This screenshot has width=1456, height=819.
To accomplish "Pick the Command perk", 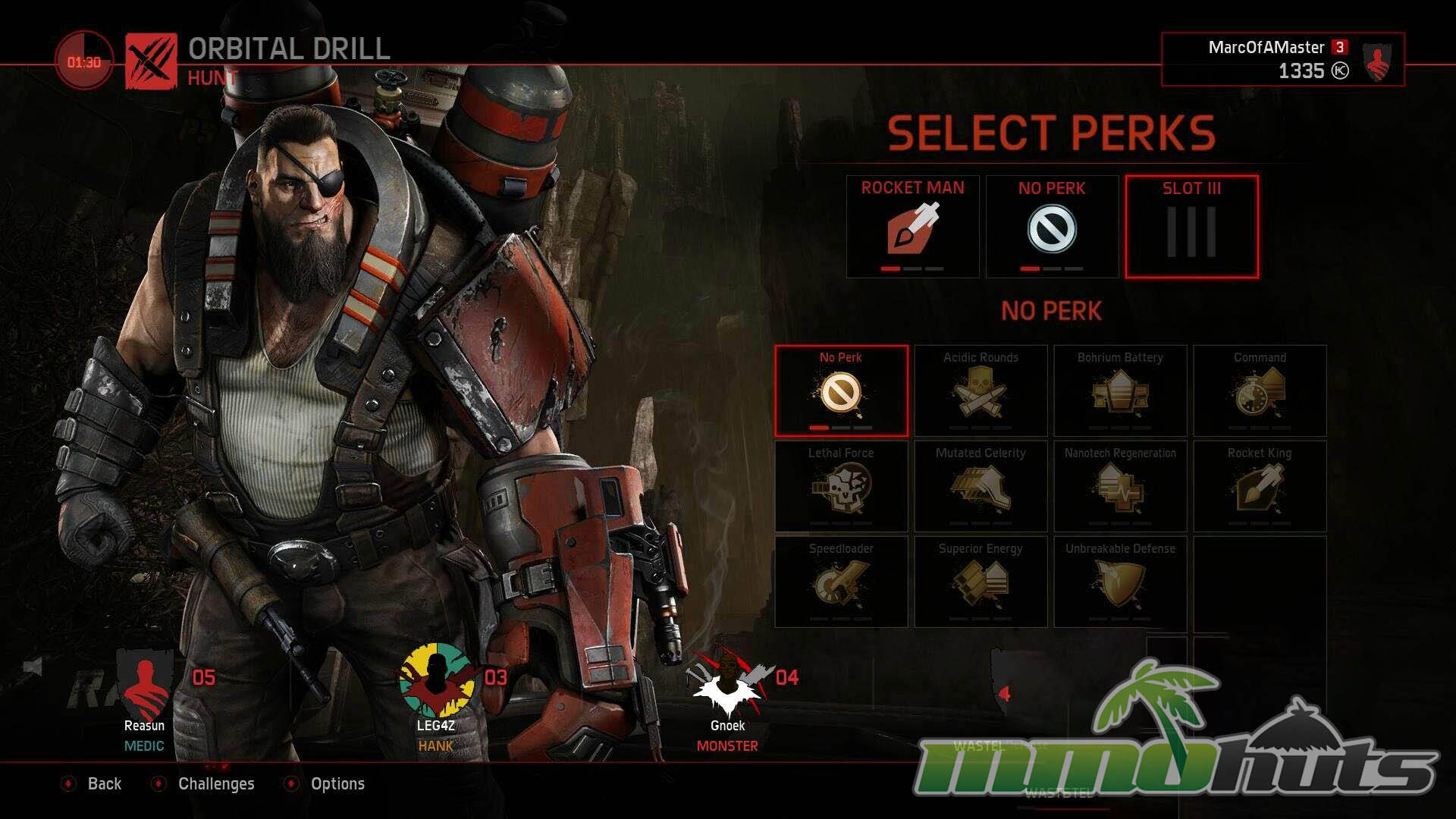I will [1260, 391].
